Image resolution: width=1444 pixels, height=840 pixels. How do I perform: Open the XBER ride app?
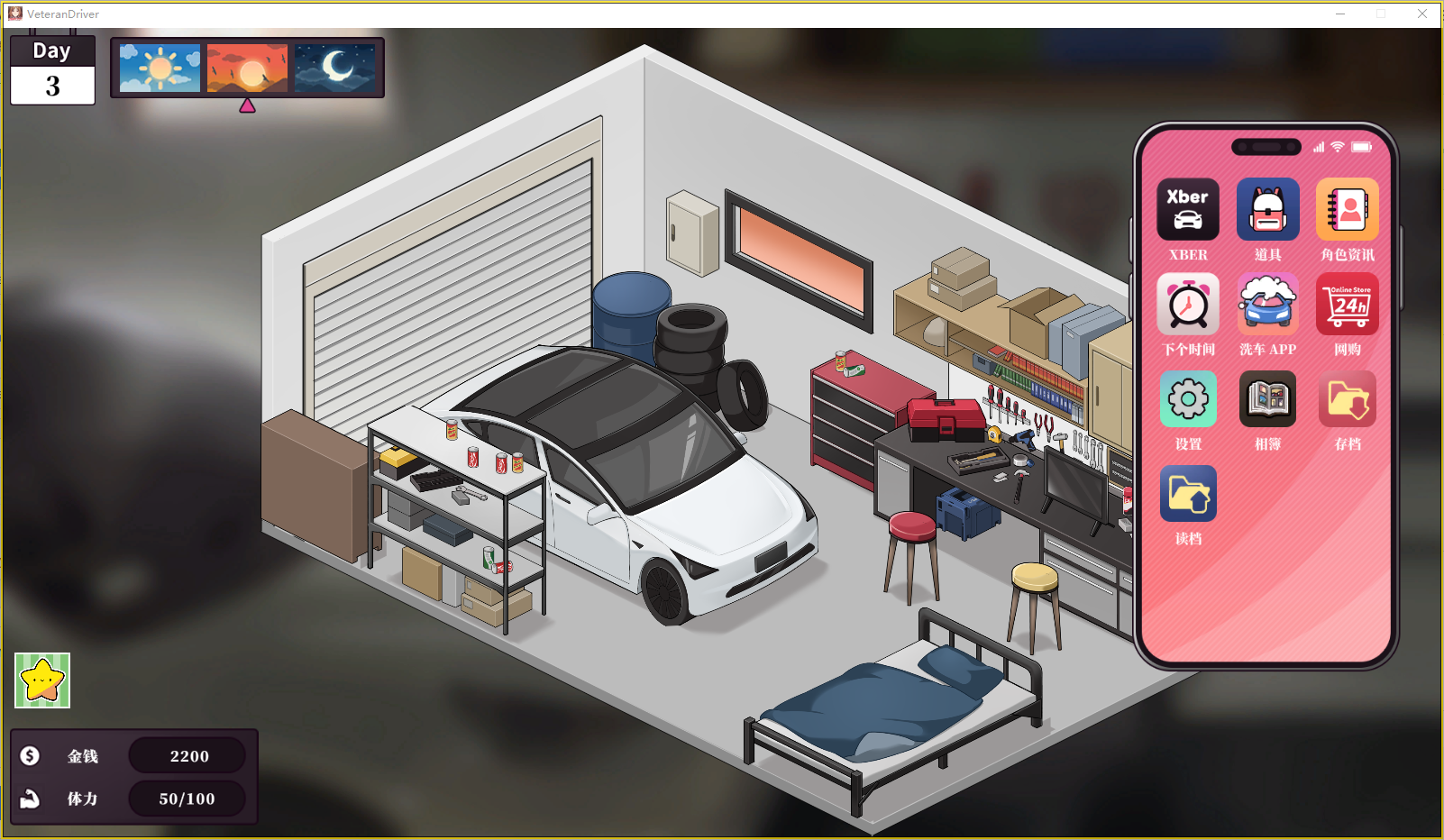pos(1188,209)
